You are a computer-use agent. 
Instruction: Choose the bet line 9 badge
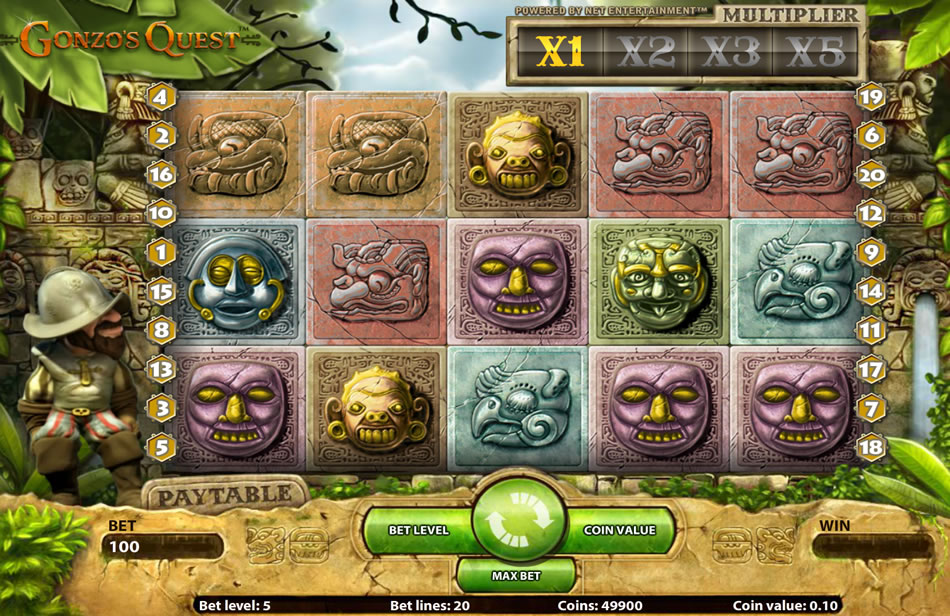tap(872, 253)
